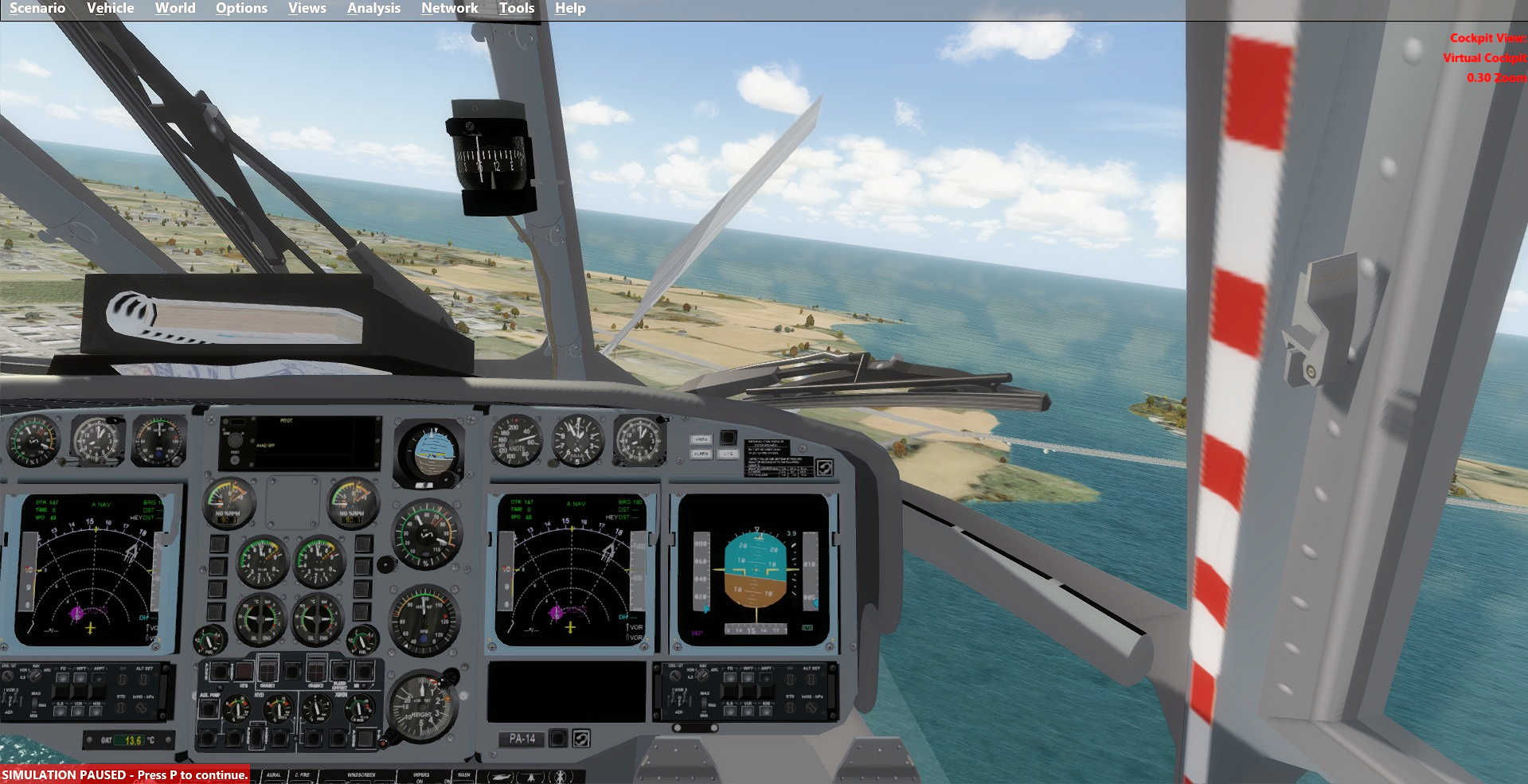
Task: Click the World menu
Action: tap(175, 8)
